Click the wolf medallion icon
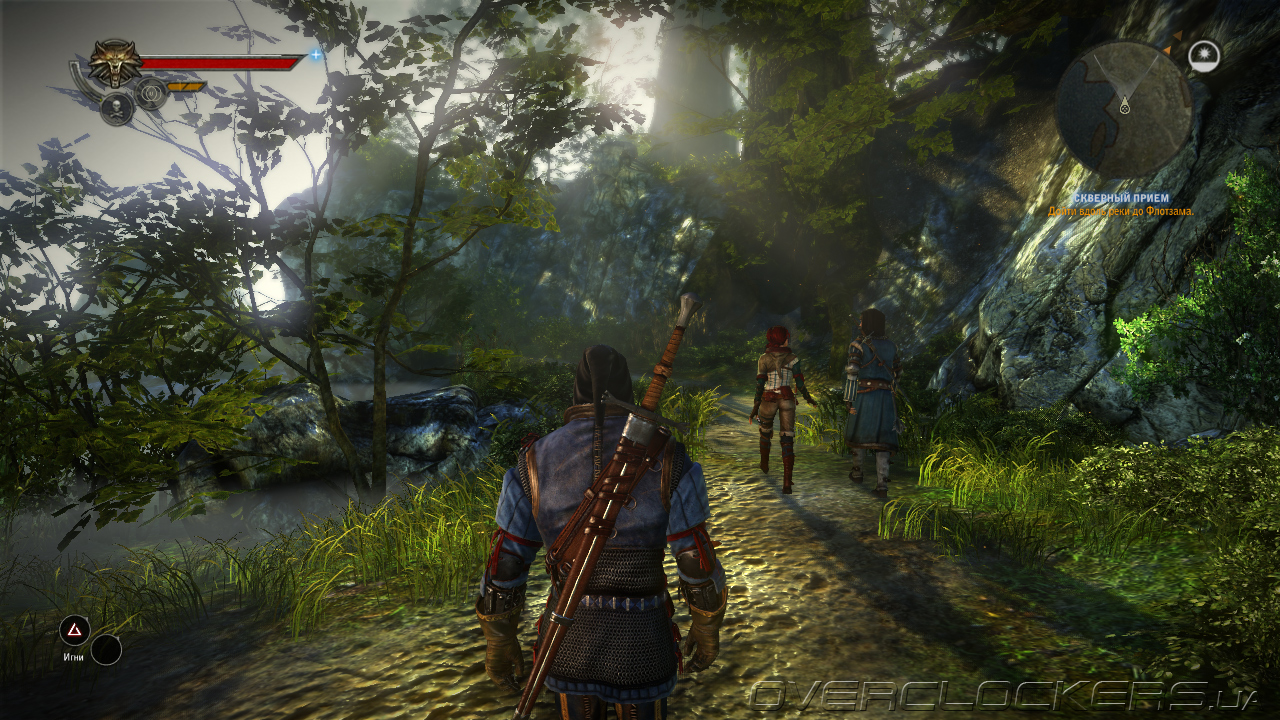The height and width of the screenshot is (720, 1280). click(115, 63)
